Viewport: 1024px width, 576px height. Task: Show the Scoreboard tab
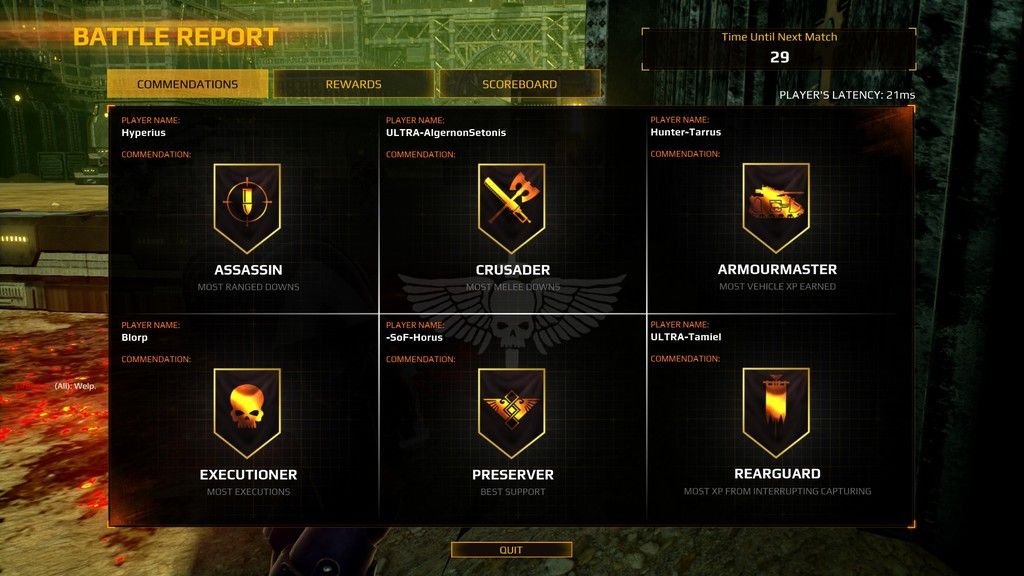[519, 84]
